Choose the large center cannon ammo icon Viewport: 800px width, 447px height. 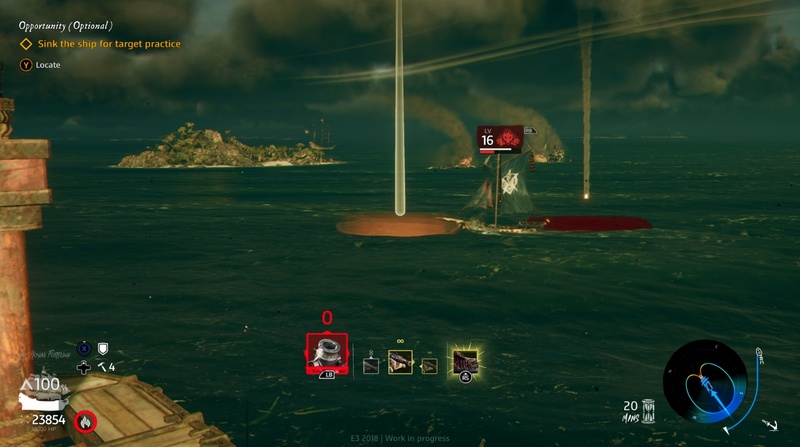(400, 361)
